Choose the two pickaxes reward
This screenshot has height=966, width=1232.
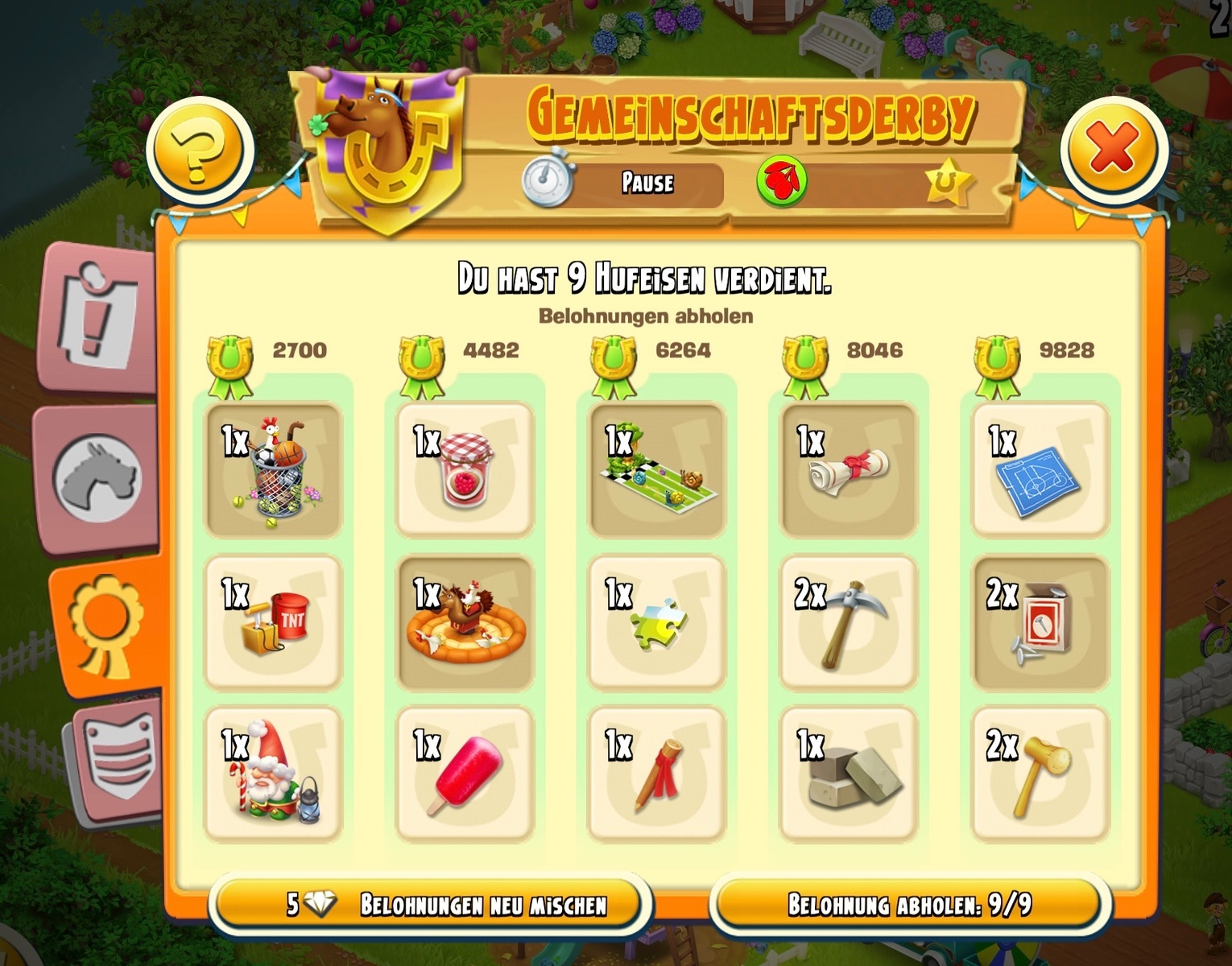pyautogui.click(x=849, y=623)
